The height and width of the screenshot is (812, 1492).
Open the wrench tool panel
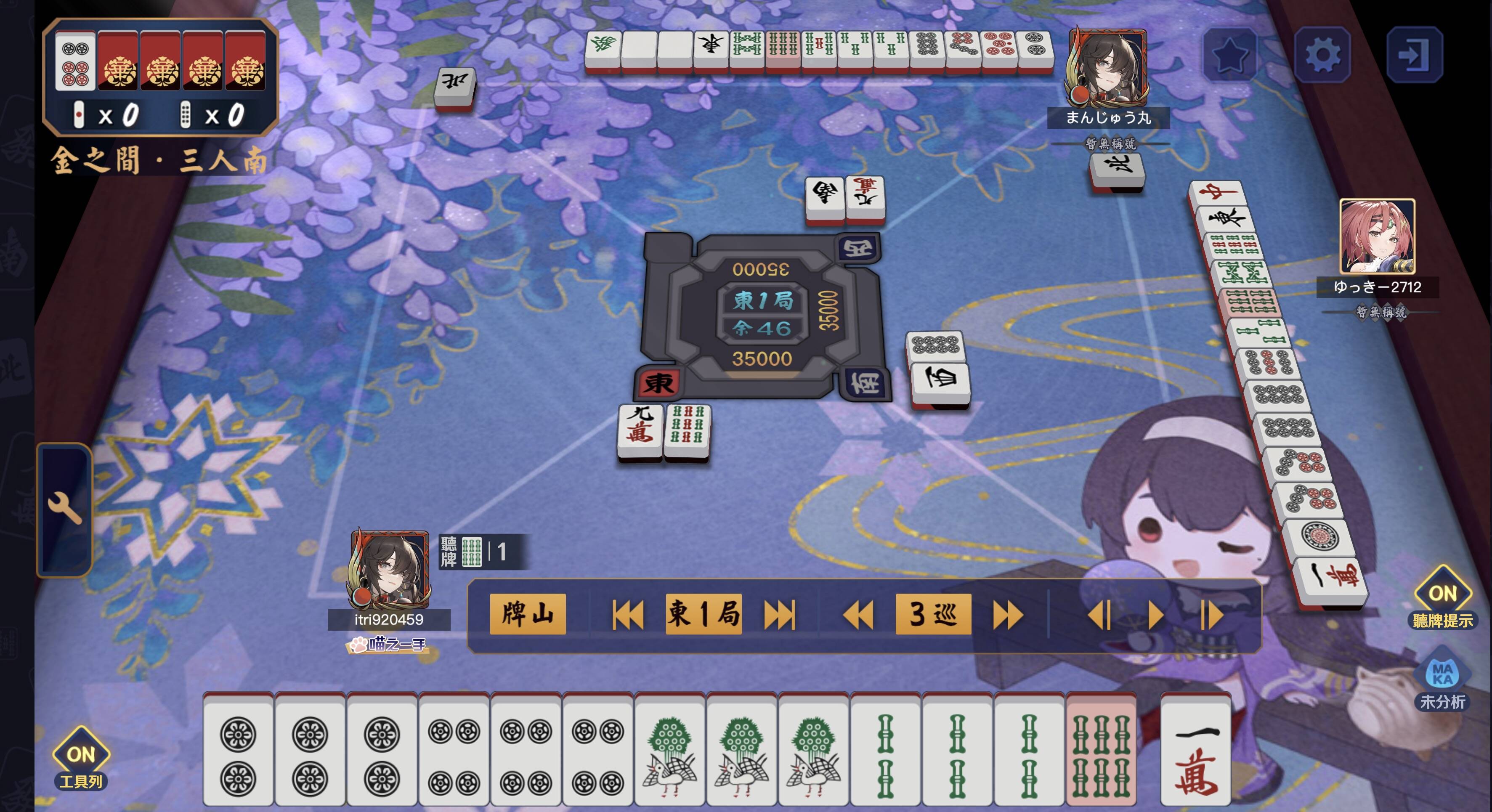pyautogui.click(x=64, y=509)
